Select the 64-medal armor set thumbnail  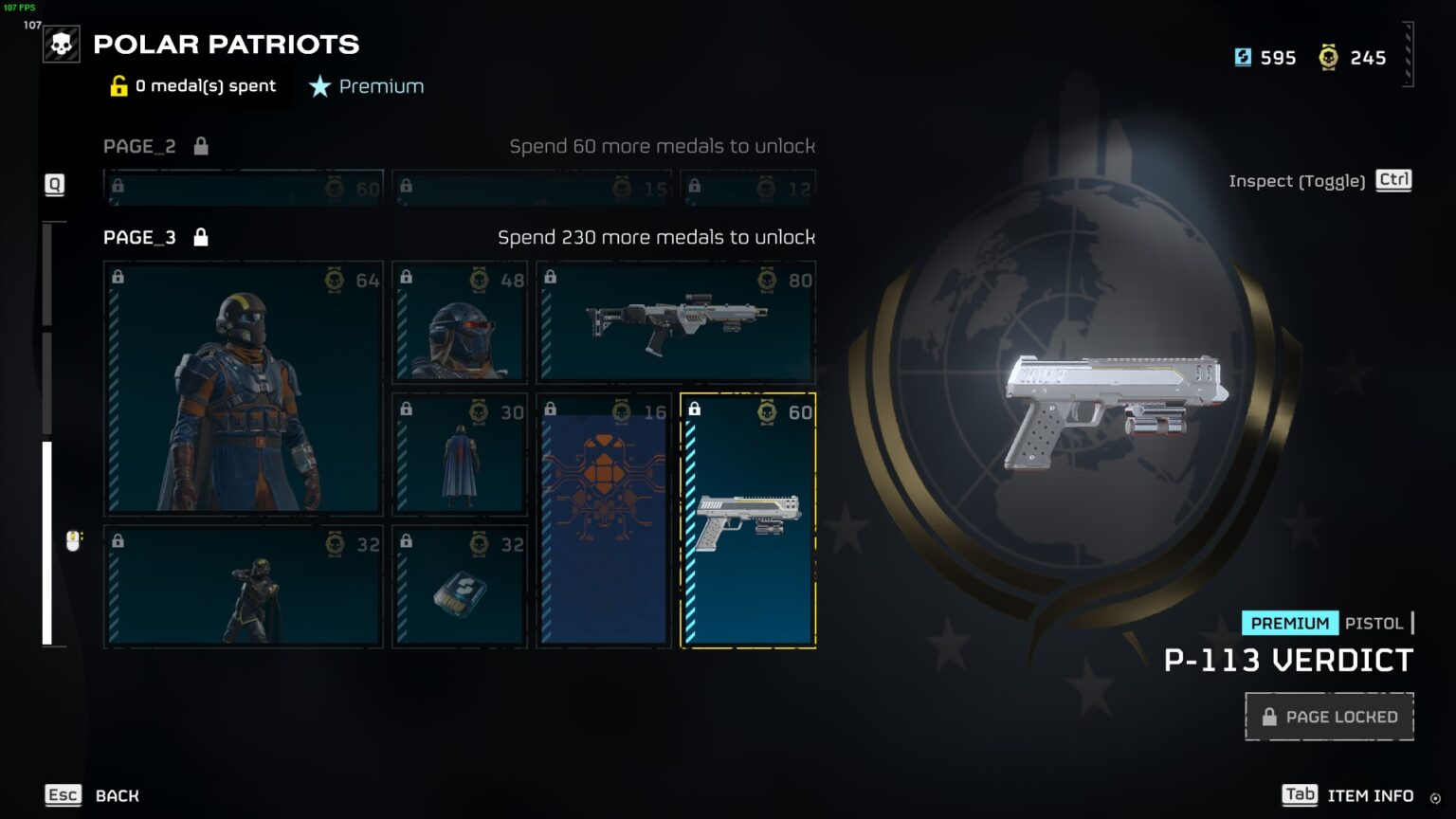pos(243,387)
